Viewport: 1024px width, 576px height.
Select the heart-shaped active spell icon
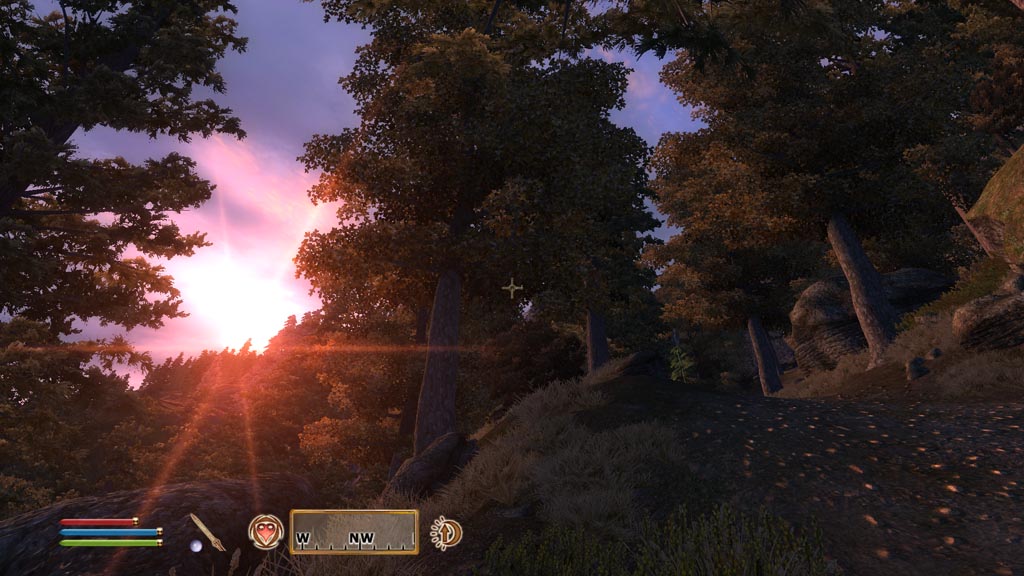(265, 531)
